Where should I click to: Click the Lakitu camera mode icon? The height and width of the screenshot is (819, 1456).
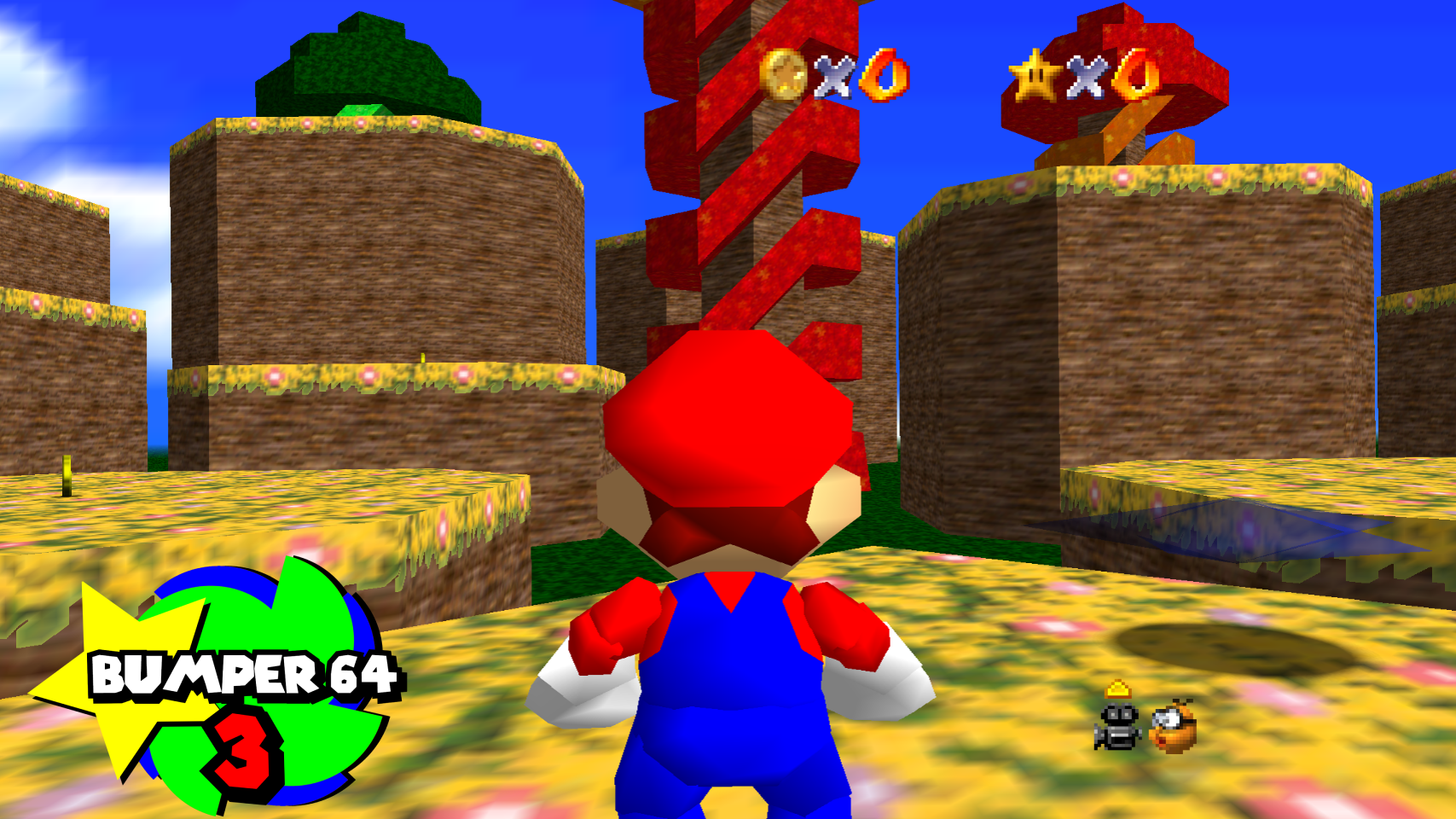point(1174,727)
